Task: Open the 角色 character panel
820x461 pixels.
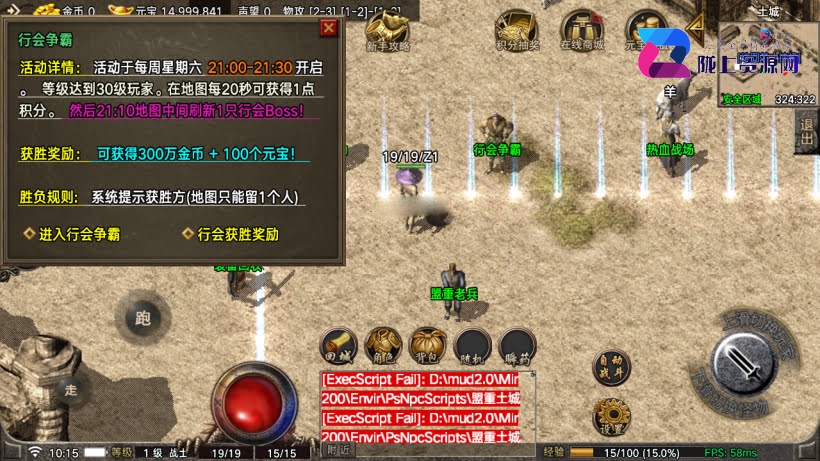Action: click(x=384, y=343)
